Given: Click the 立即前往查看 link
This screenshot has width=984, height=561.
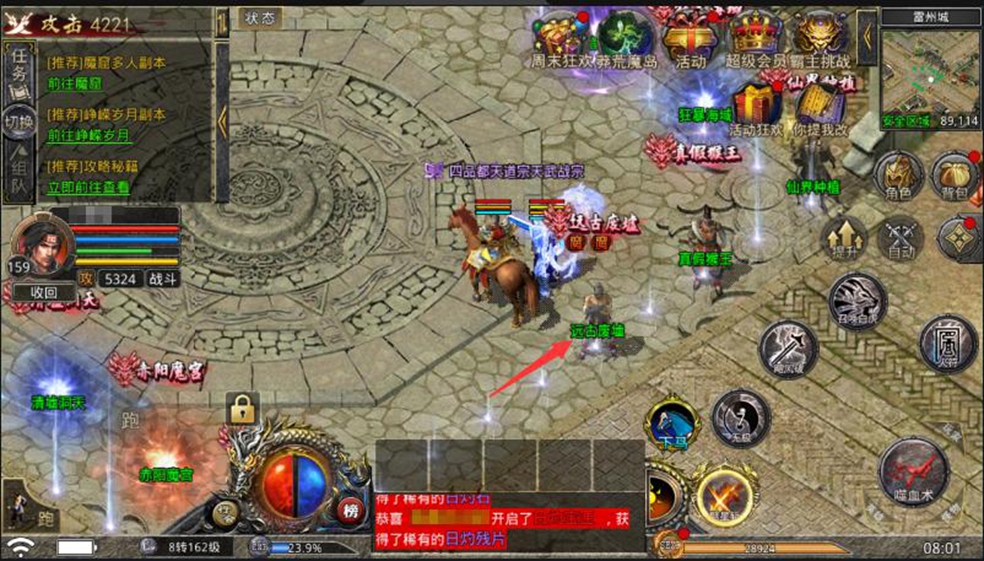Looking at the screenshot, I should (88, 187).
